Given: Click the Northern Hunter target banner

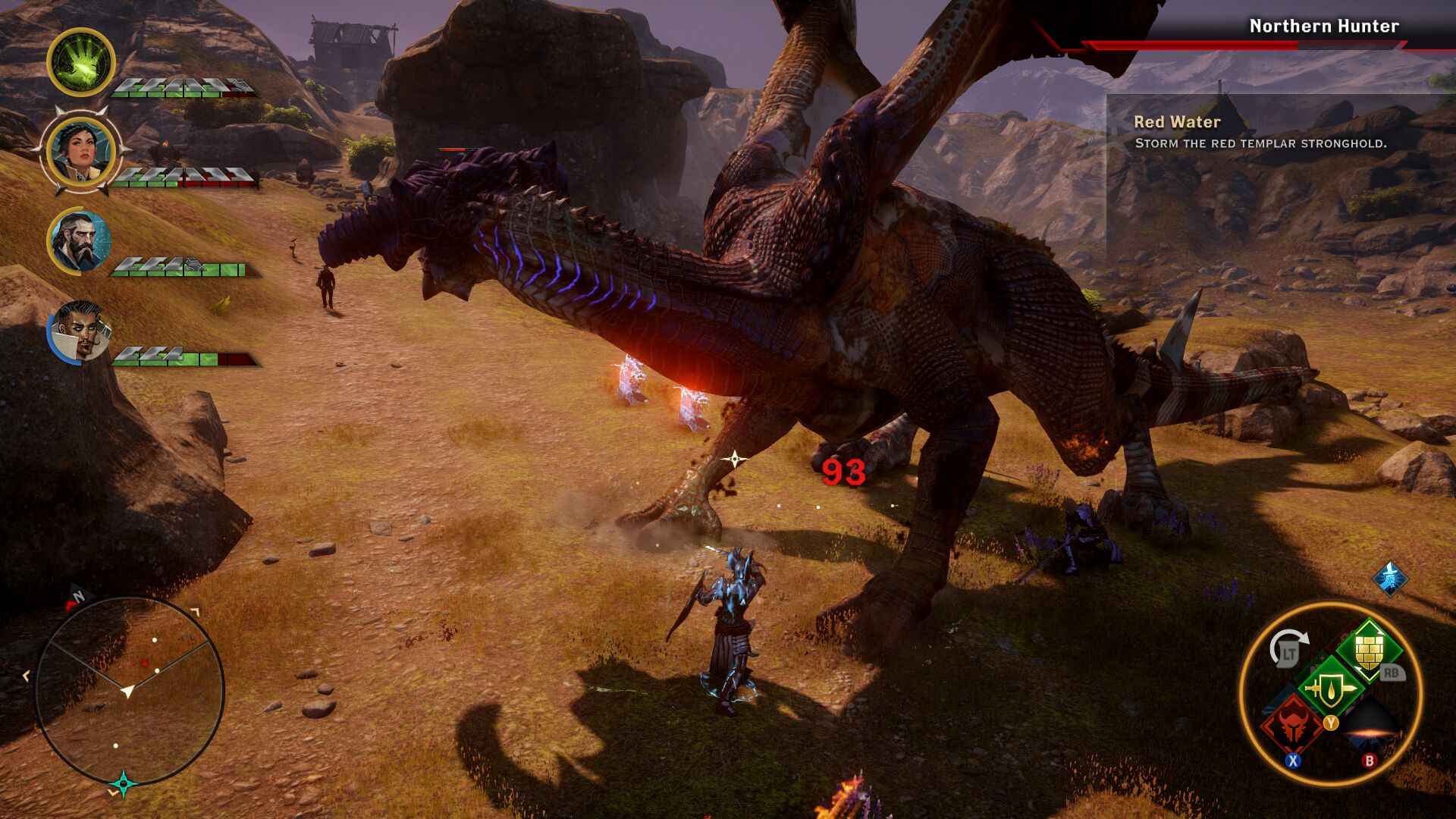Looking at the screenshot, I should point(1323,27).
